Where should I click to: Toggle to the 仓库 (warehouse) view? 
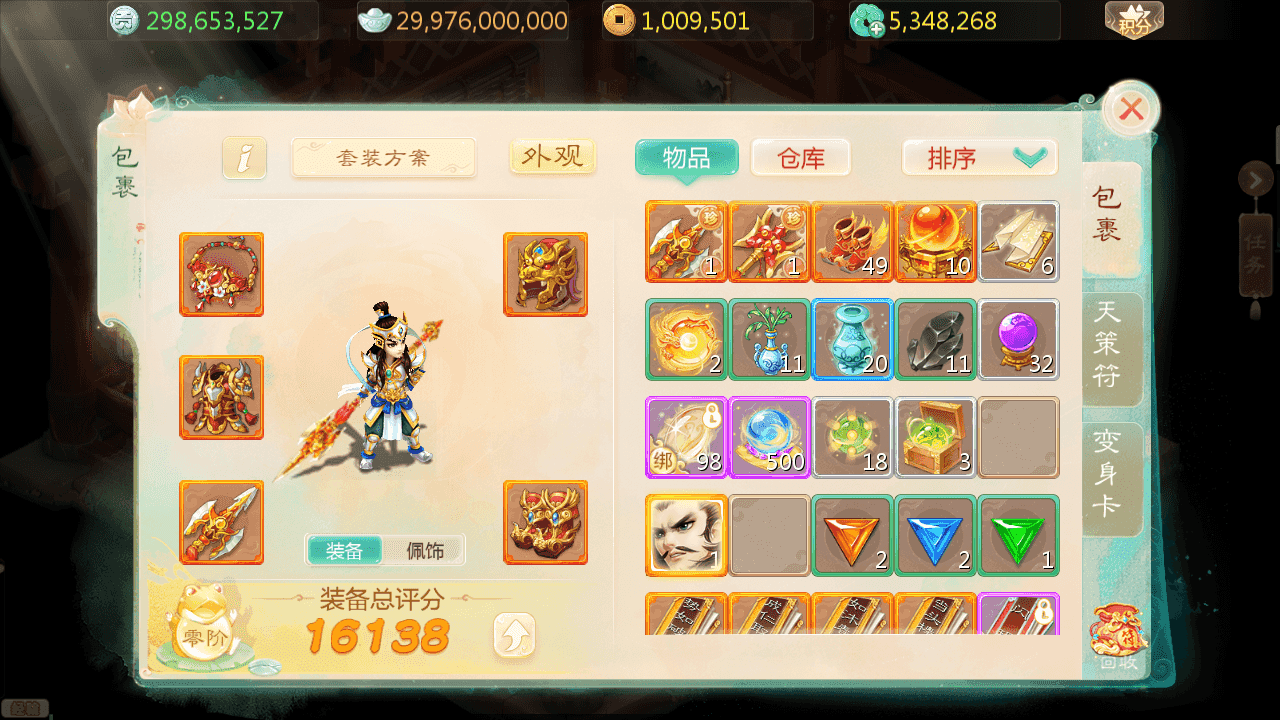point(800,156)
